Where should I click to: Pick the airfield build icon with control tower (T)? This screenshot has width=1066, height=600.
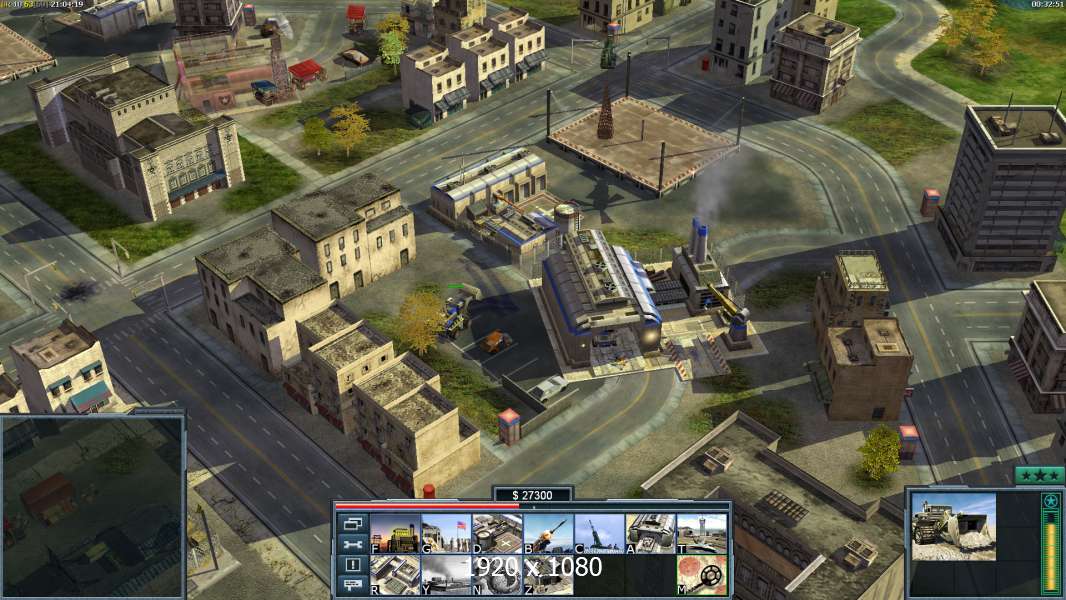pos(701,533)
